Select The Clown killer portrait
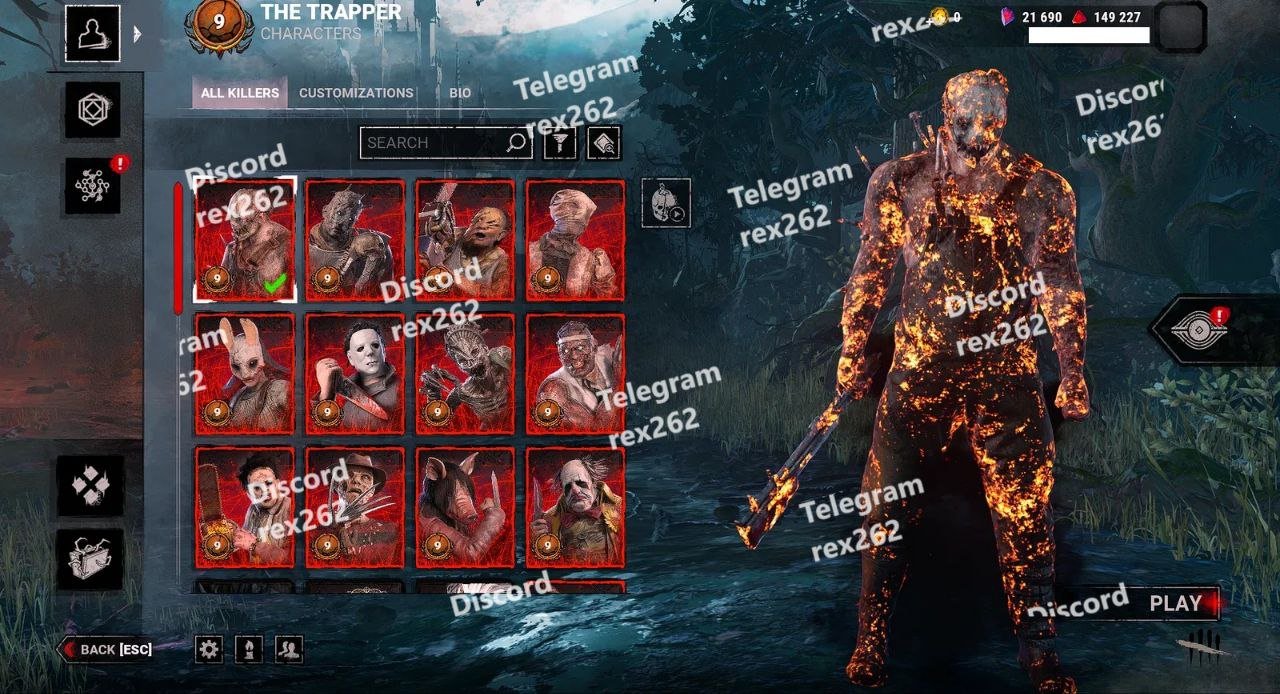This screenshot has width=1280, height=694. (575, 507)
